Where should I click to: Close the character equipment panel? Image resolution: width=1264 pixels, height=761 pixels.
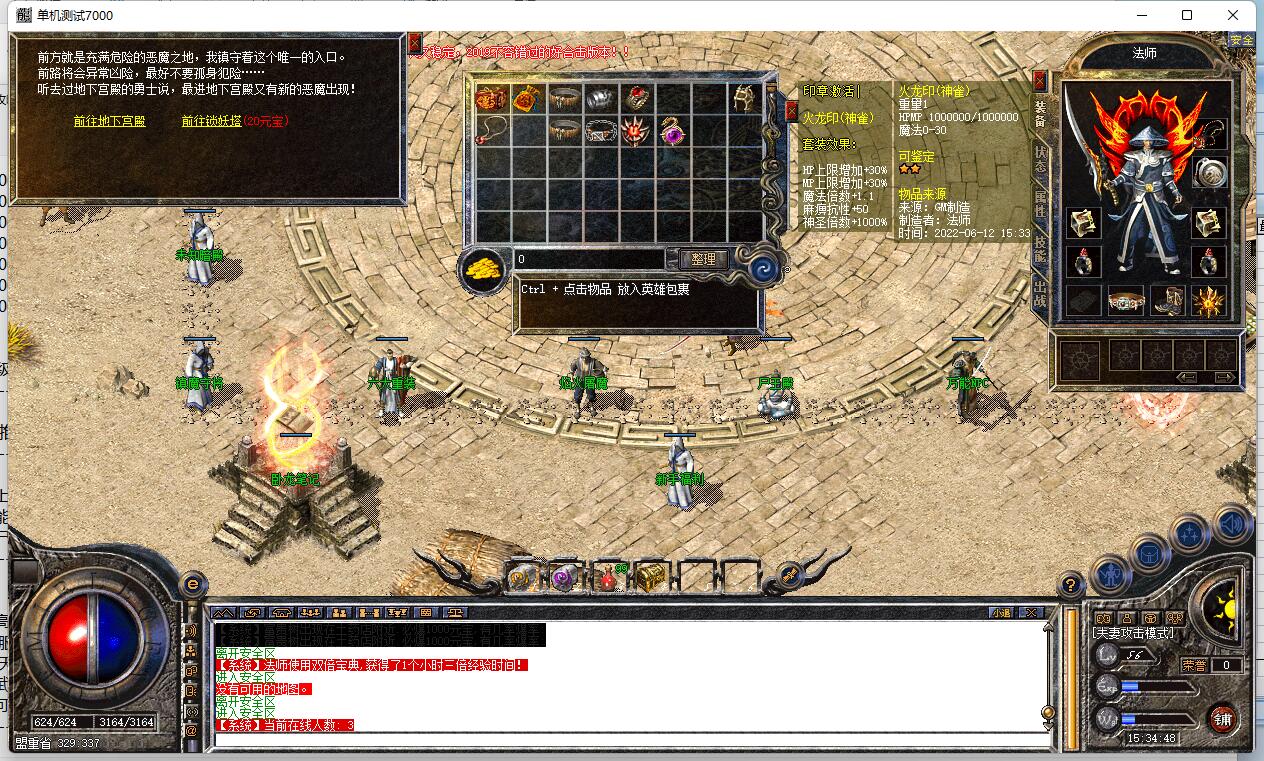1040,79
